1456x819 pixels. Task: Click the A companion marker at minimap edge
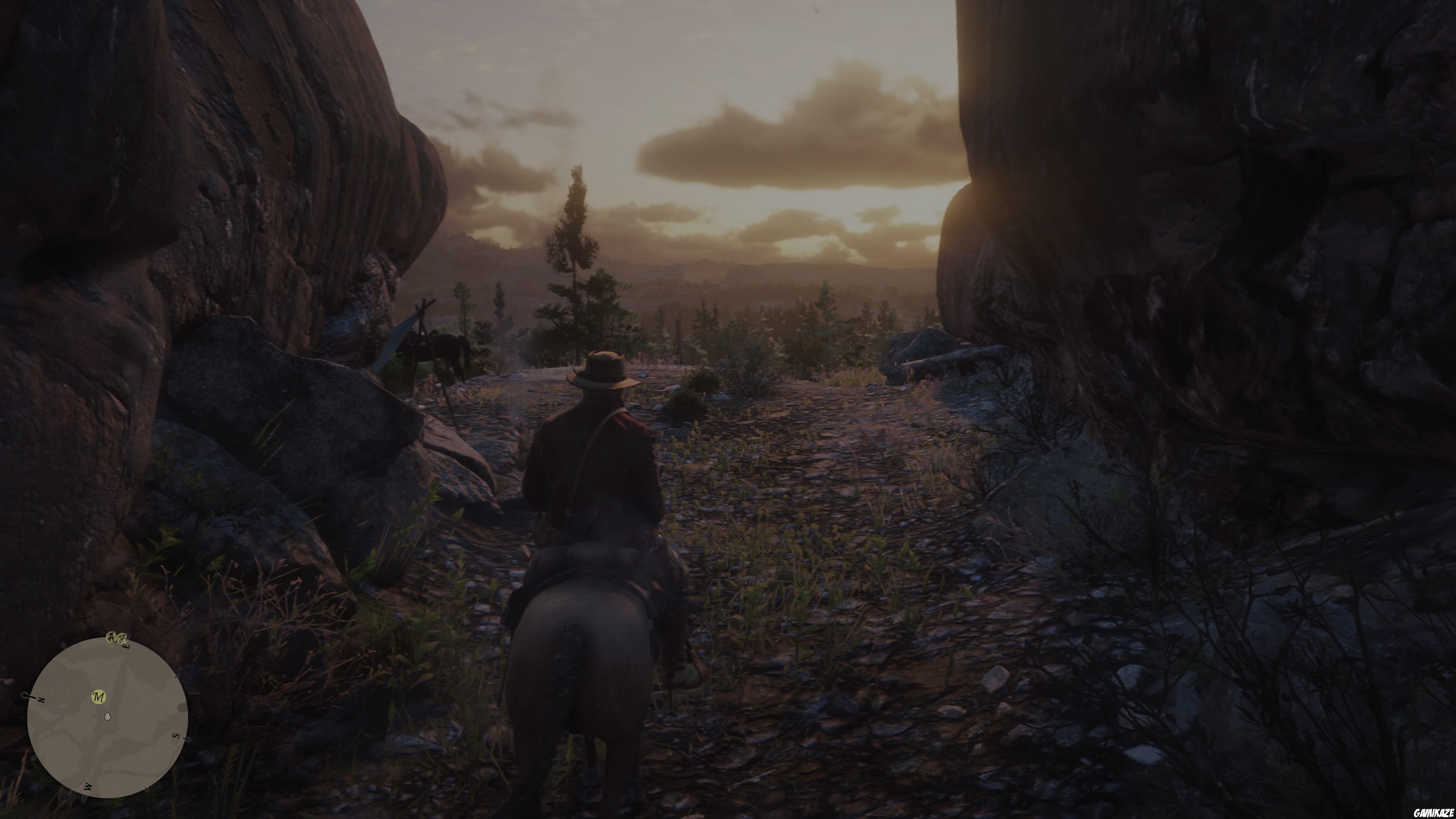click(112, 638)
